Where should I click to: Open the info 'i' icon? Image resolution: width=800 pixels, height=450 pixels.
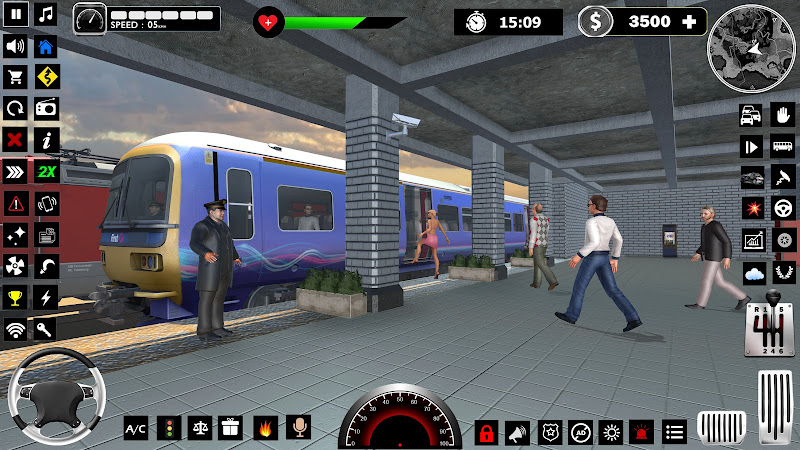46,139
